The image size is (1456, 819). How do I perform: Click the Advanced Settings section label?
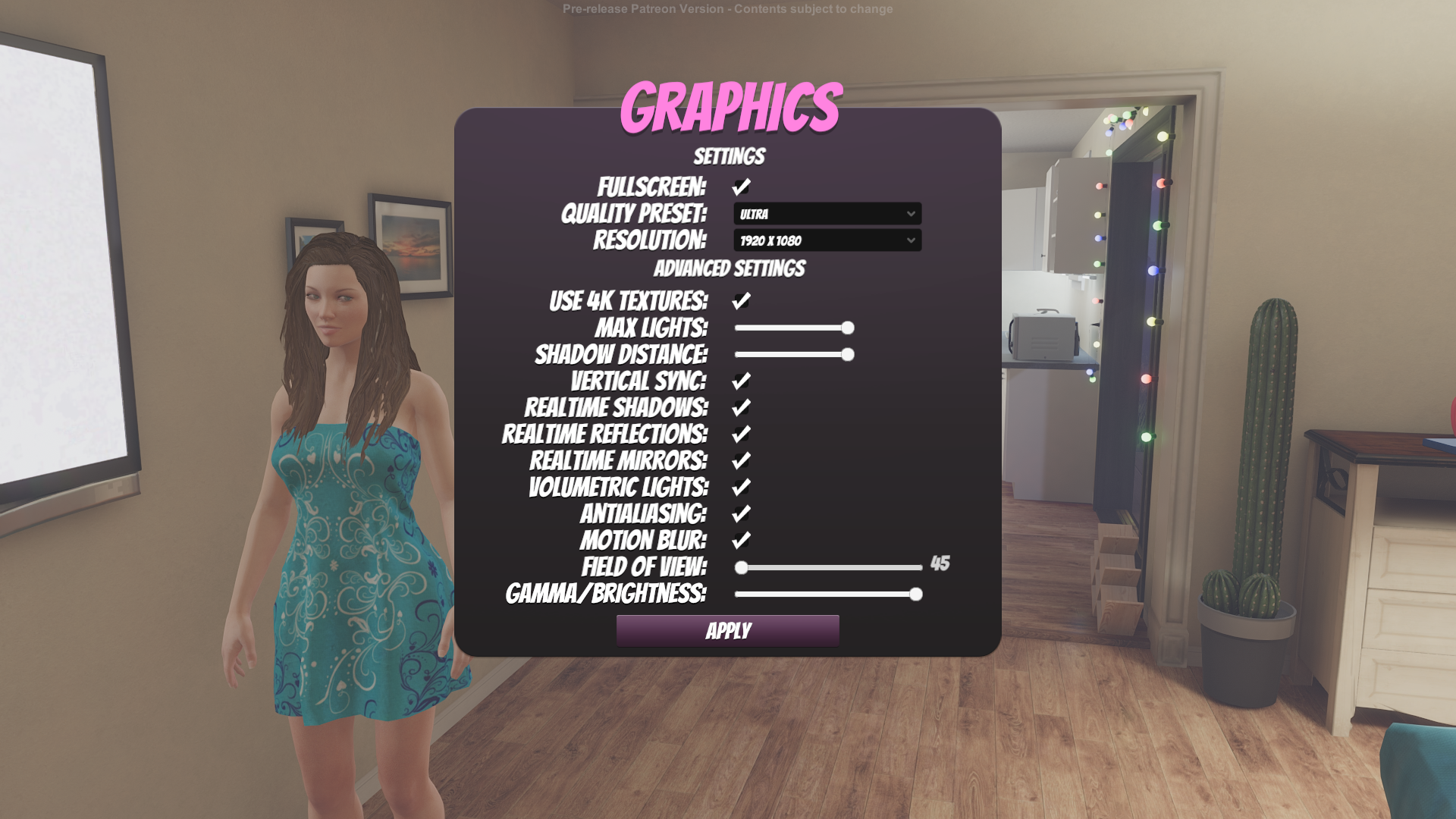(730, 268)
